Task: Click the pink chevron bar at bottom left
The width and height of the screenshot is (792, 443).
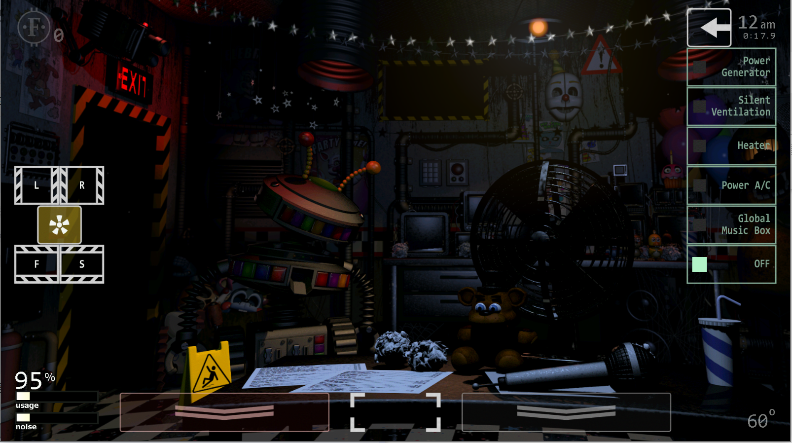Action: click(x=224, y=412)
